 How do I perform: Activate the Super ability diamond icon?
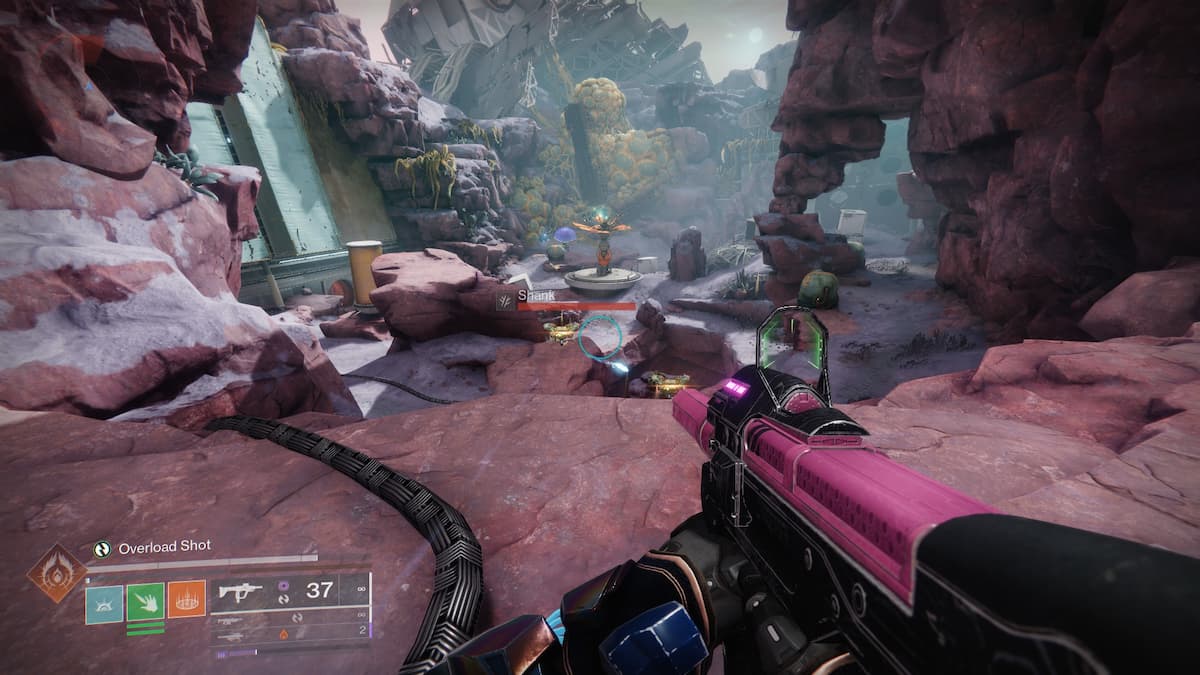click(57, 572)
